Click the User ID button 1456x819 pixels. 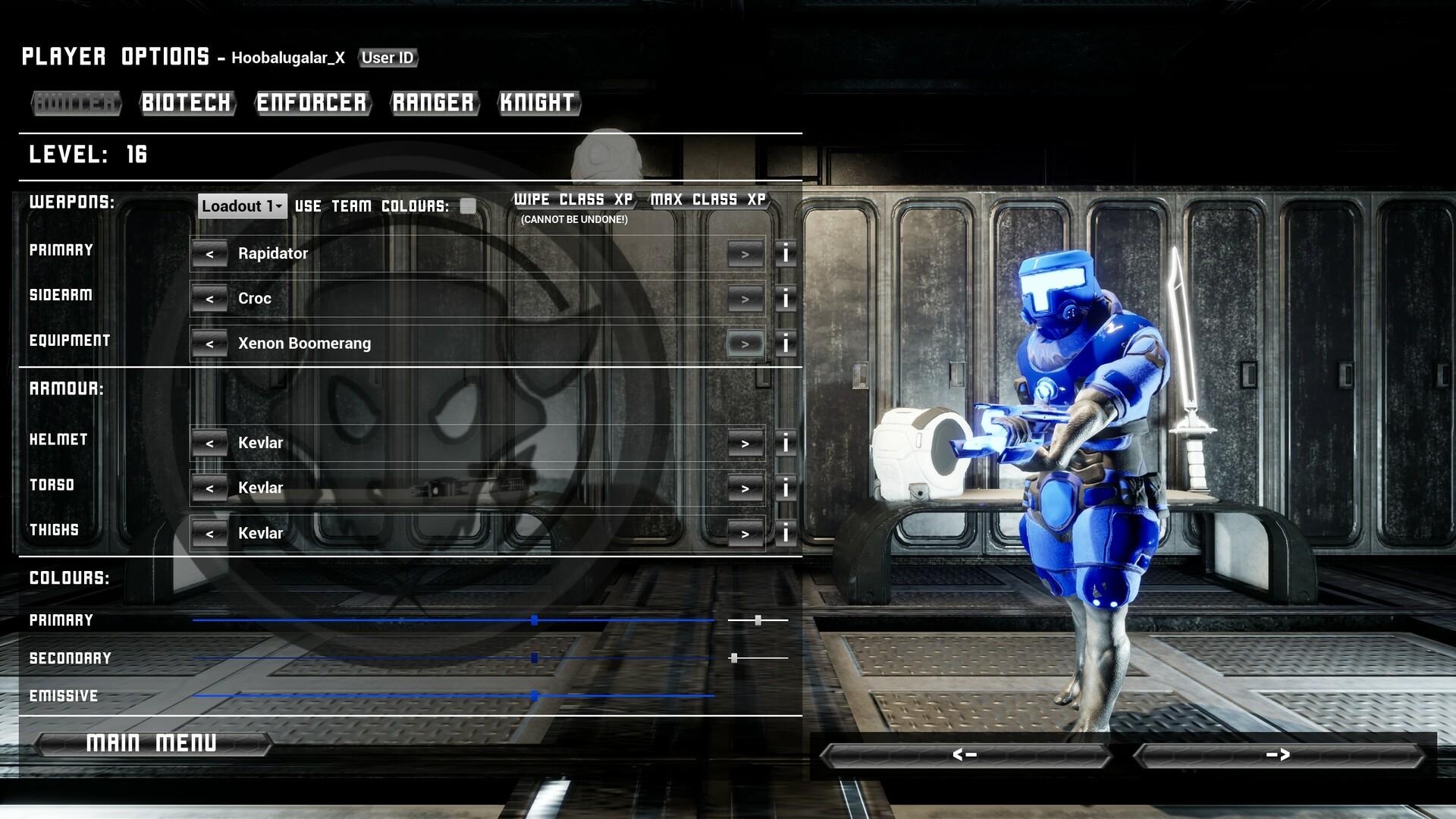coord(388,58)
